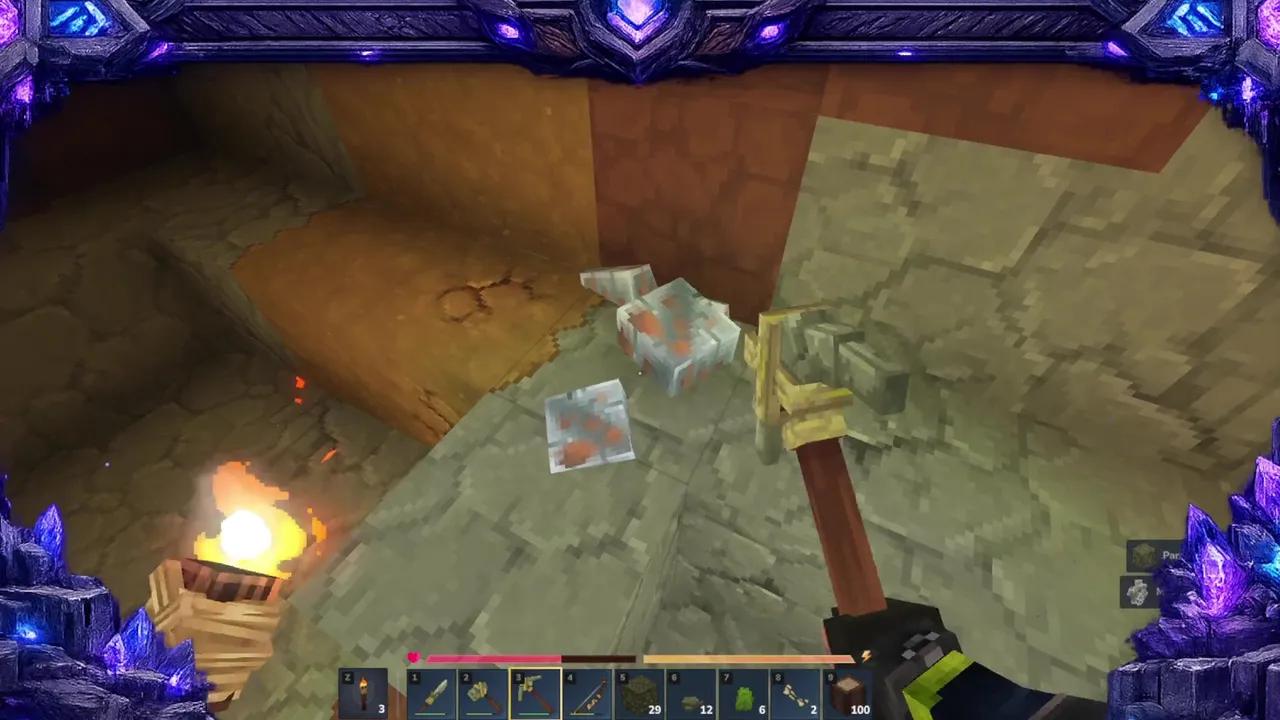Select the knife in hotbar slot 1

tap(433, 691)
